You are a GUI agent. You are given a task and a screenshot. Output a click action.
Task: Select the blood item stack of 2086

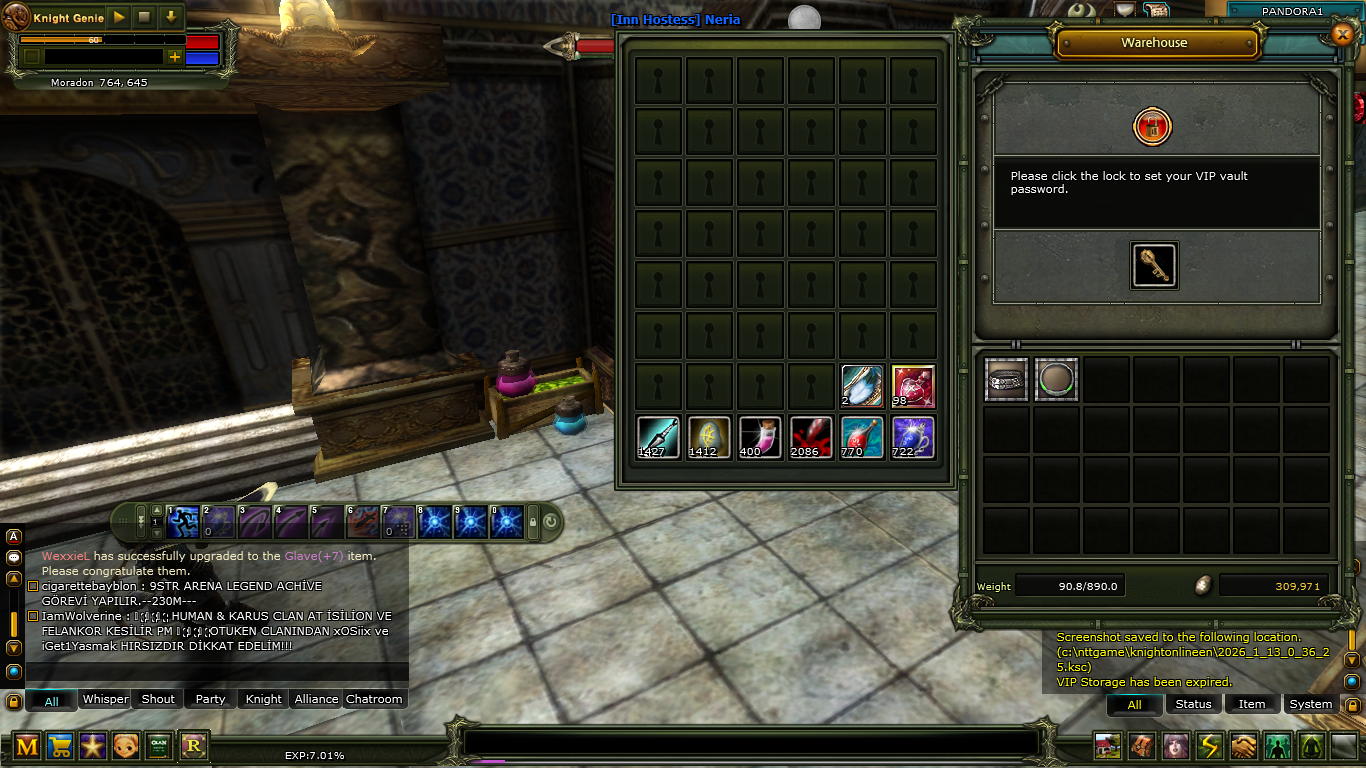(811, 438)
